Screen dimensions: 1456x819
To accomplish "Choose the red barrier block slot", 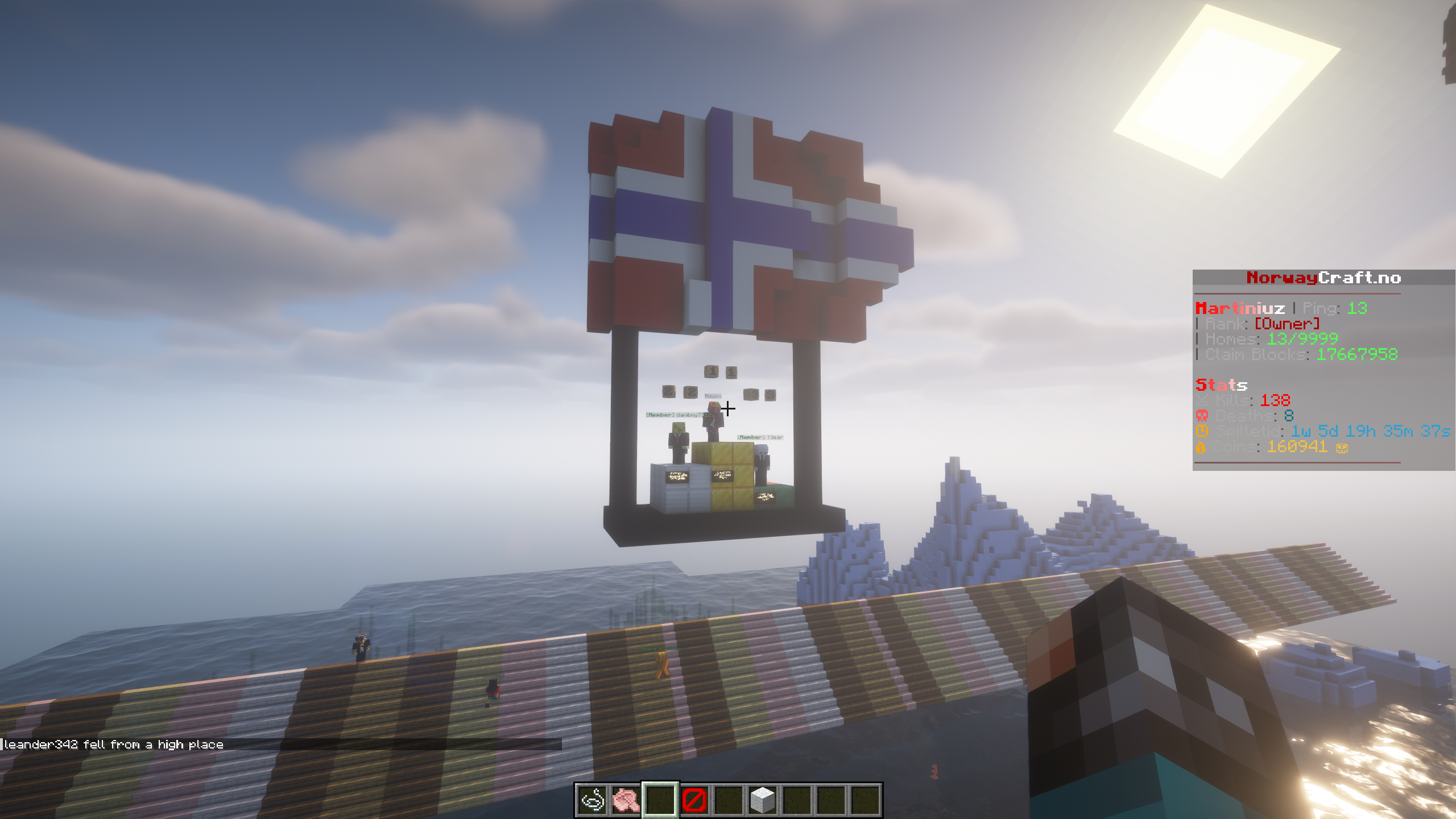I will point(694,800).
